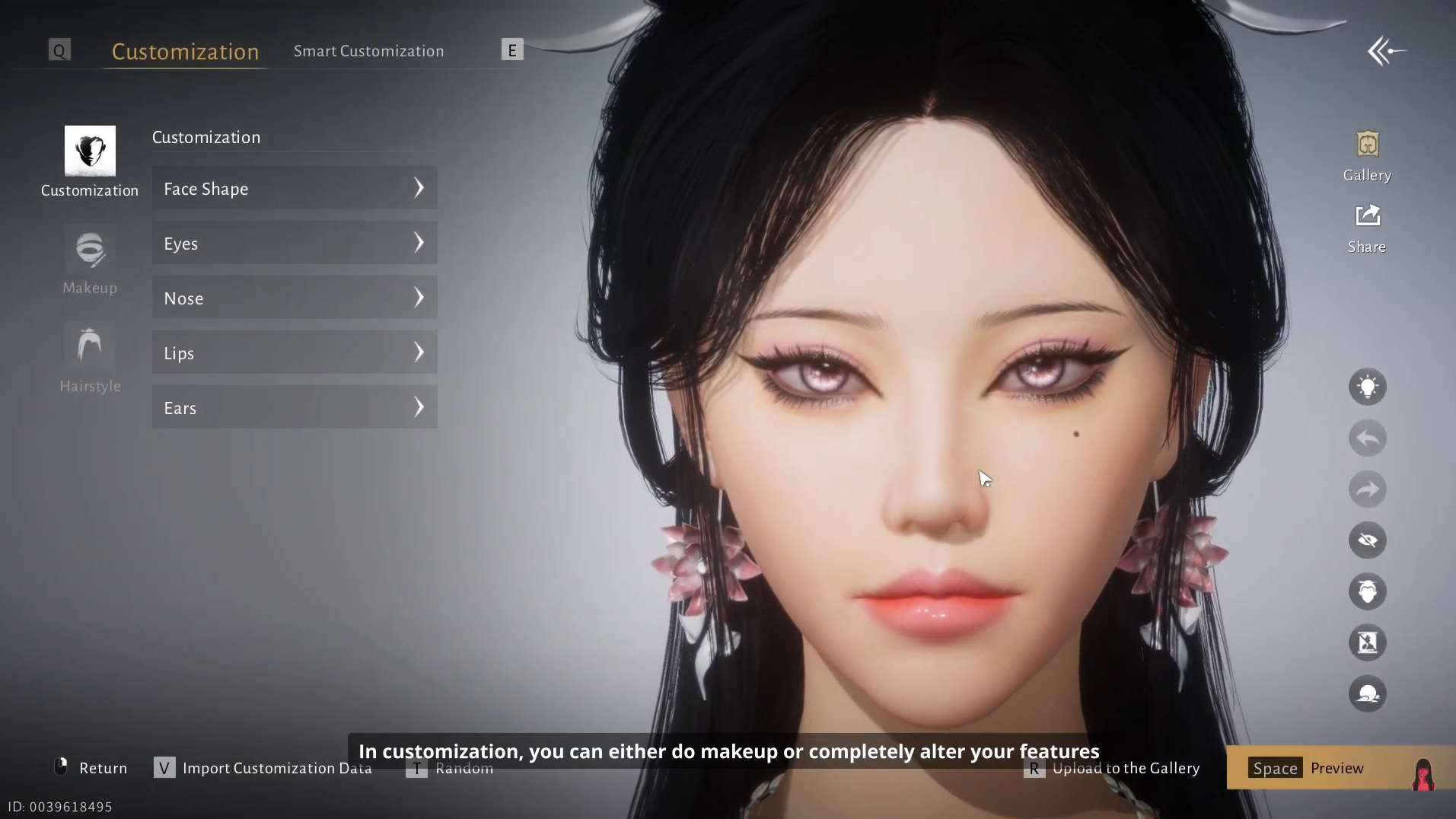Click the Return button
This screenshot has height=819, width=1456.
[x=91, y=768]
